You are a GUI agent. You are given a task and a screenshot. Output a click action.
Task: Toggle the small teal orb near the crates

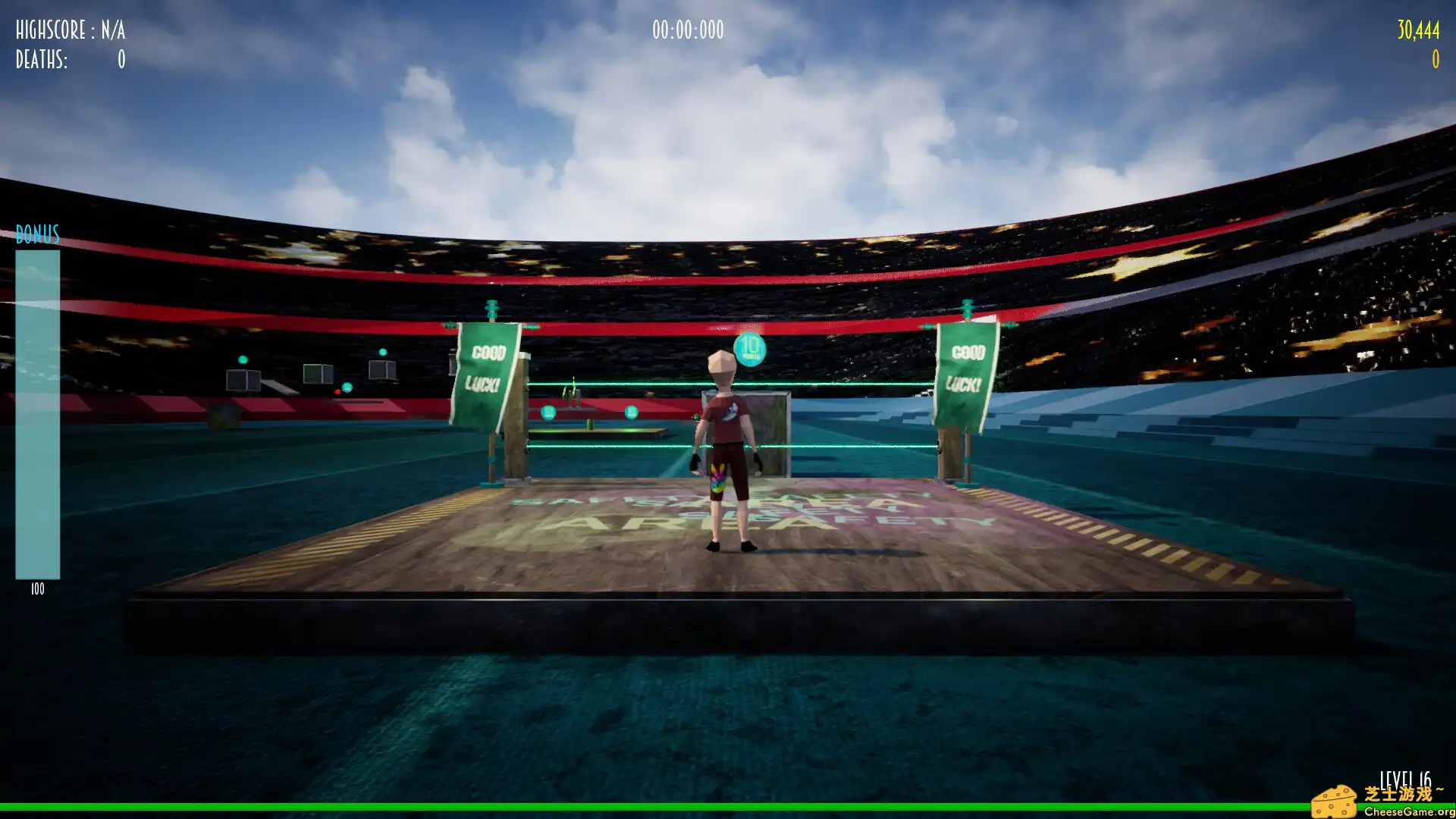347,387
